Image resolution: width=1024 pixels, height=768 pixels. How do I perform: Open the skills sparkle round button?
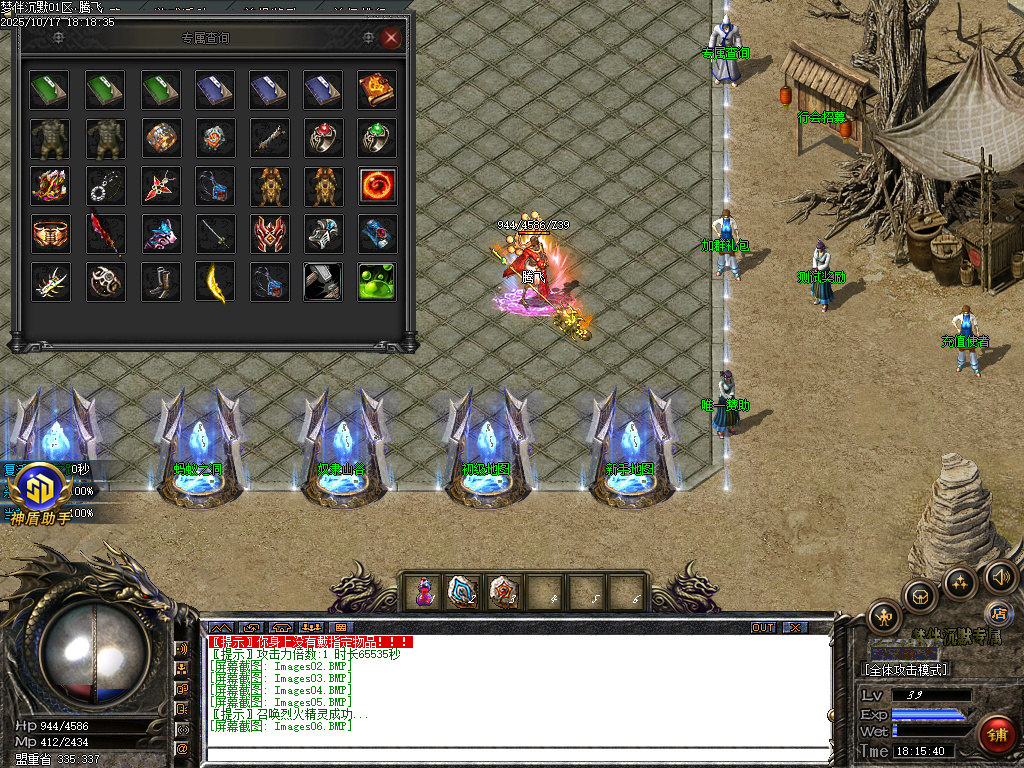click(961, 583)
